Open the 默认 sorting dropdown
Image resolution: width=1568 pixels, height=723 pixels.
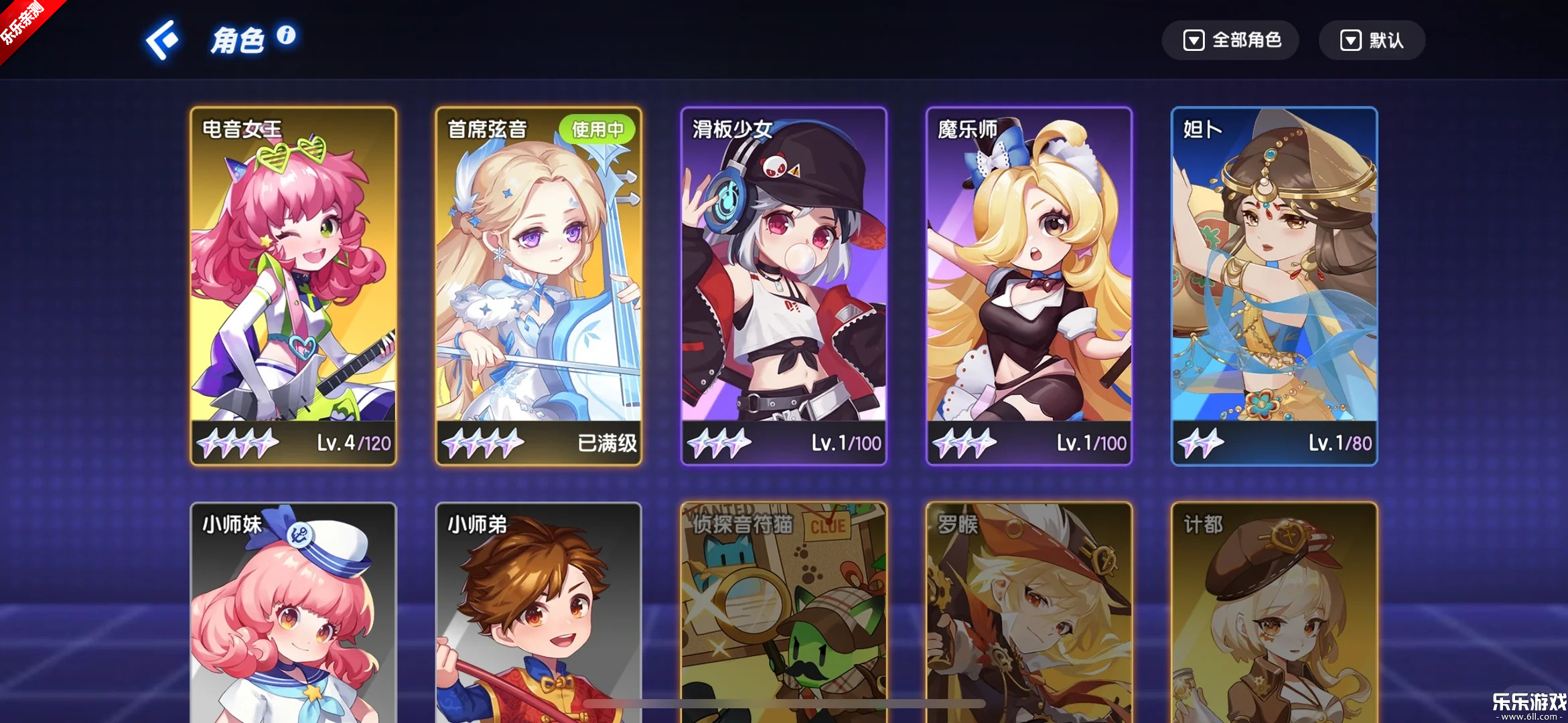coord(1372,40)
